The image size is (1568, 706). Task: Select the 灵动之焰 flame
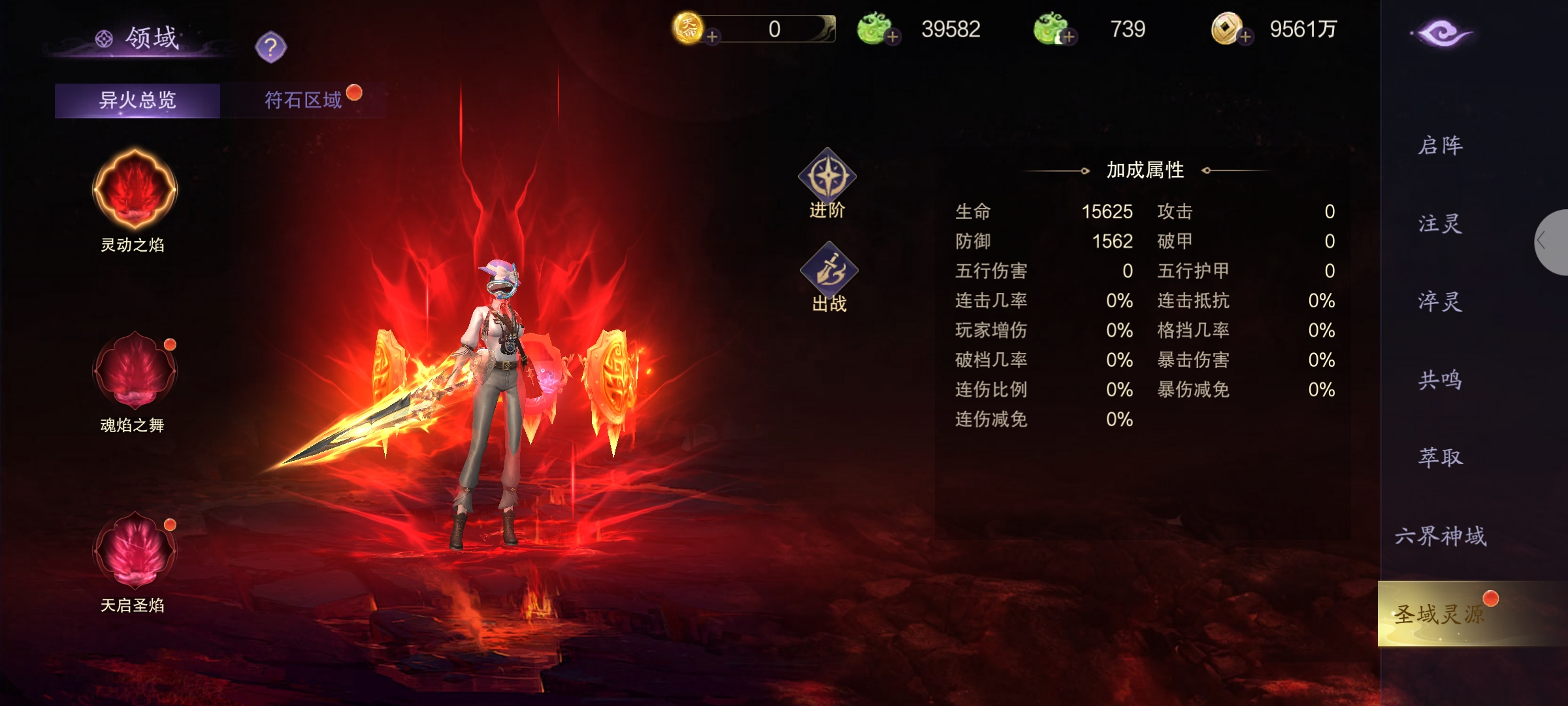point(135,190)
